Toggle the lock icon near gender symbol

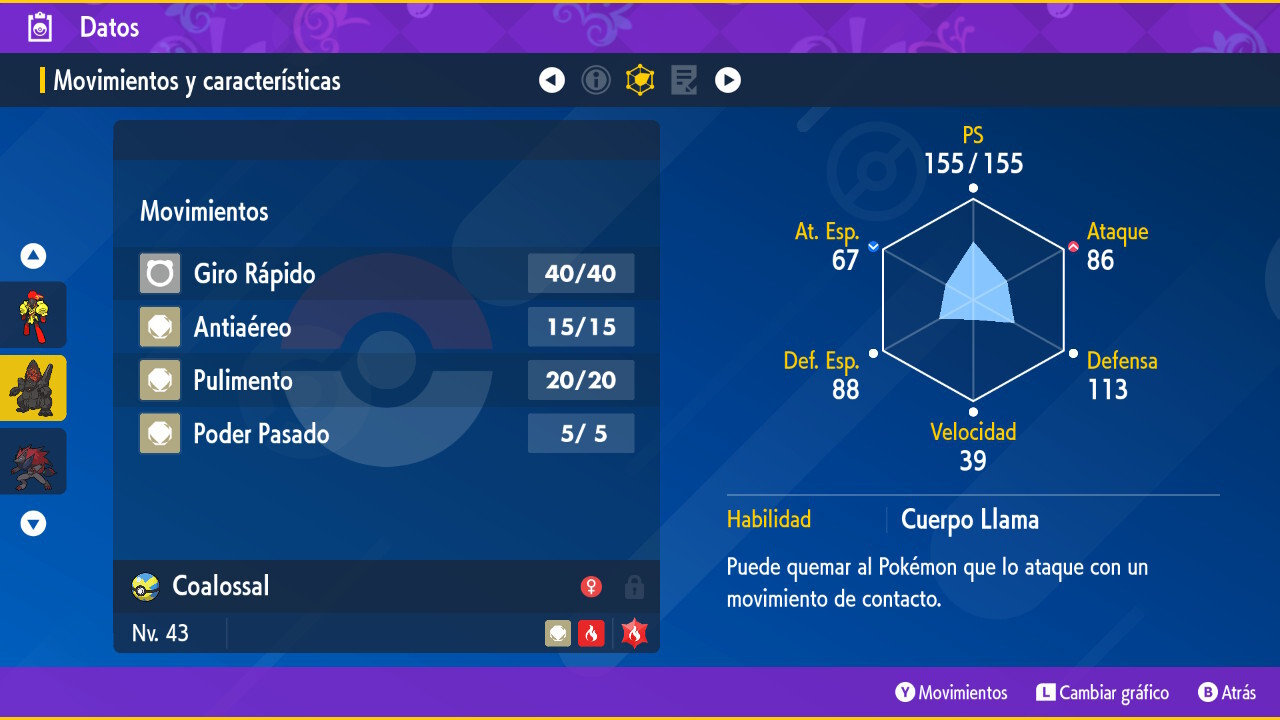coord(634,587)
